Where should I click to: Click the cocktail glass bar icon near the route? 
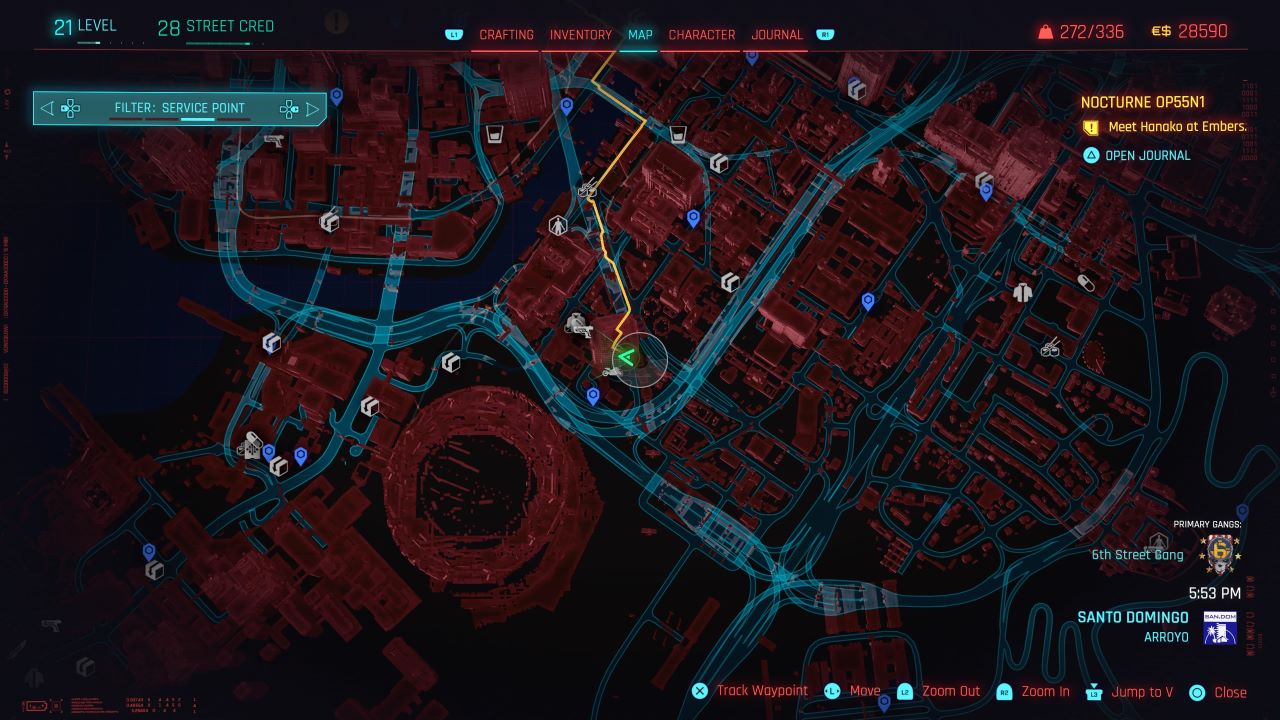[678, 134]
